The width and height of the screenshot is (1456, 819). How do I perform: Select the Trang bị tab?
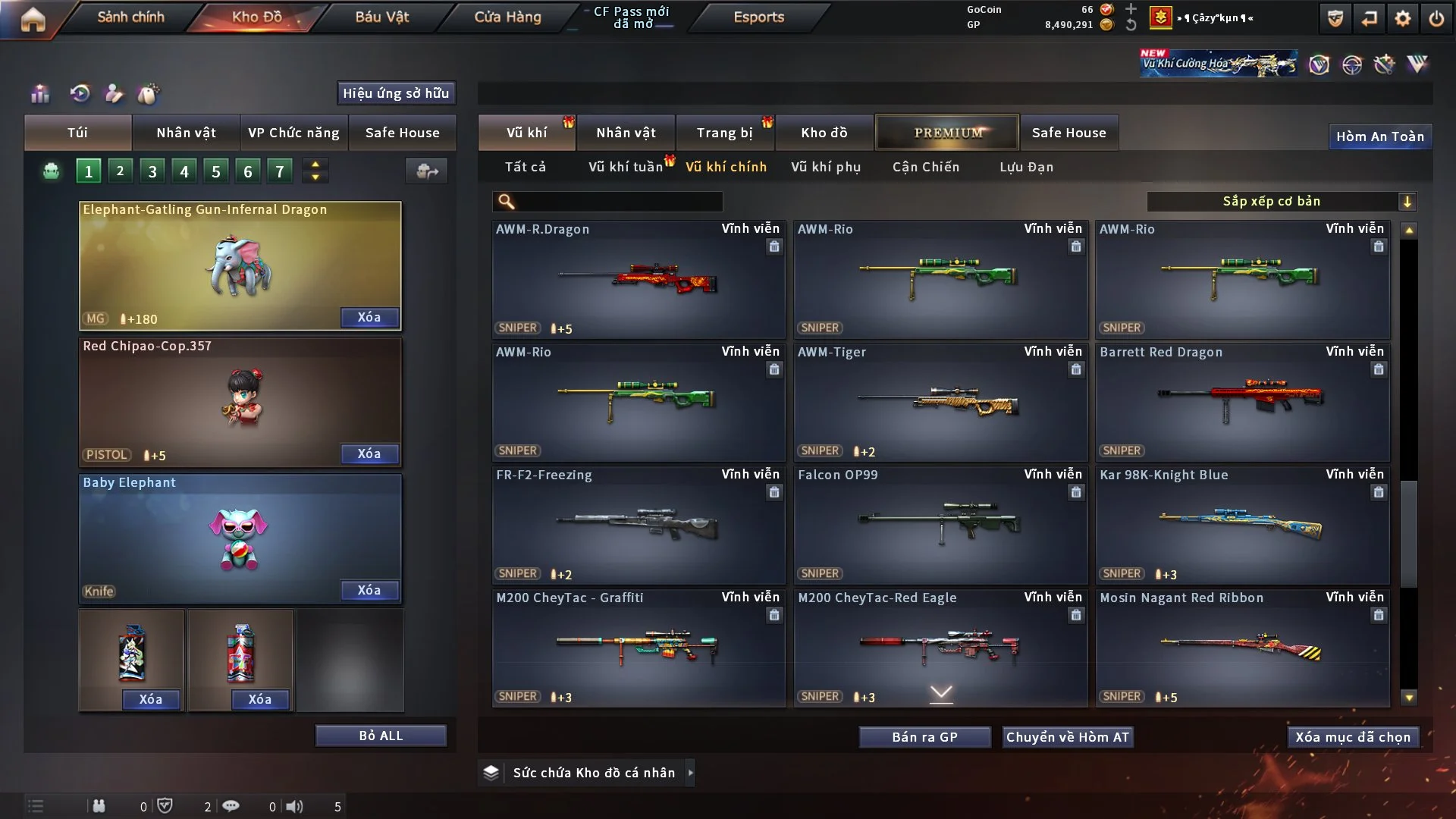724,133
